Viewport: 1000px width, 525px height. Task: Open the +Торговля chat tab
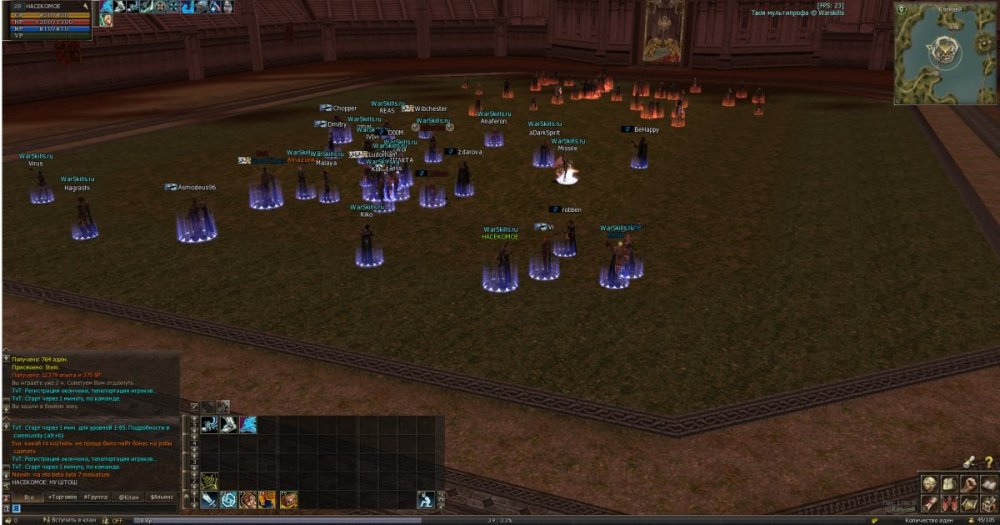64,497
